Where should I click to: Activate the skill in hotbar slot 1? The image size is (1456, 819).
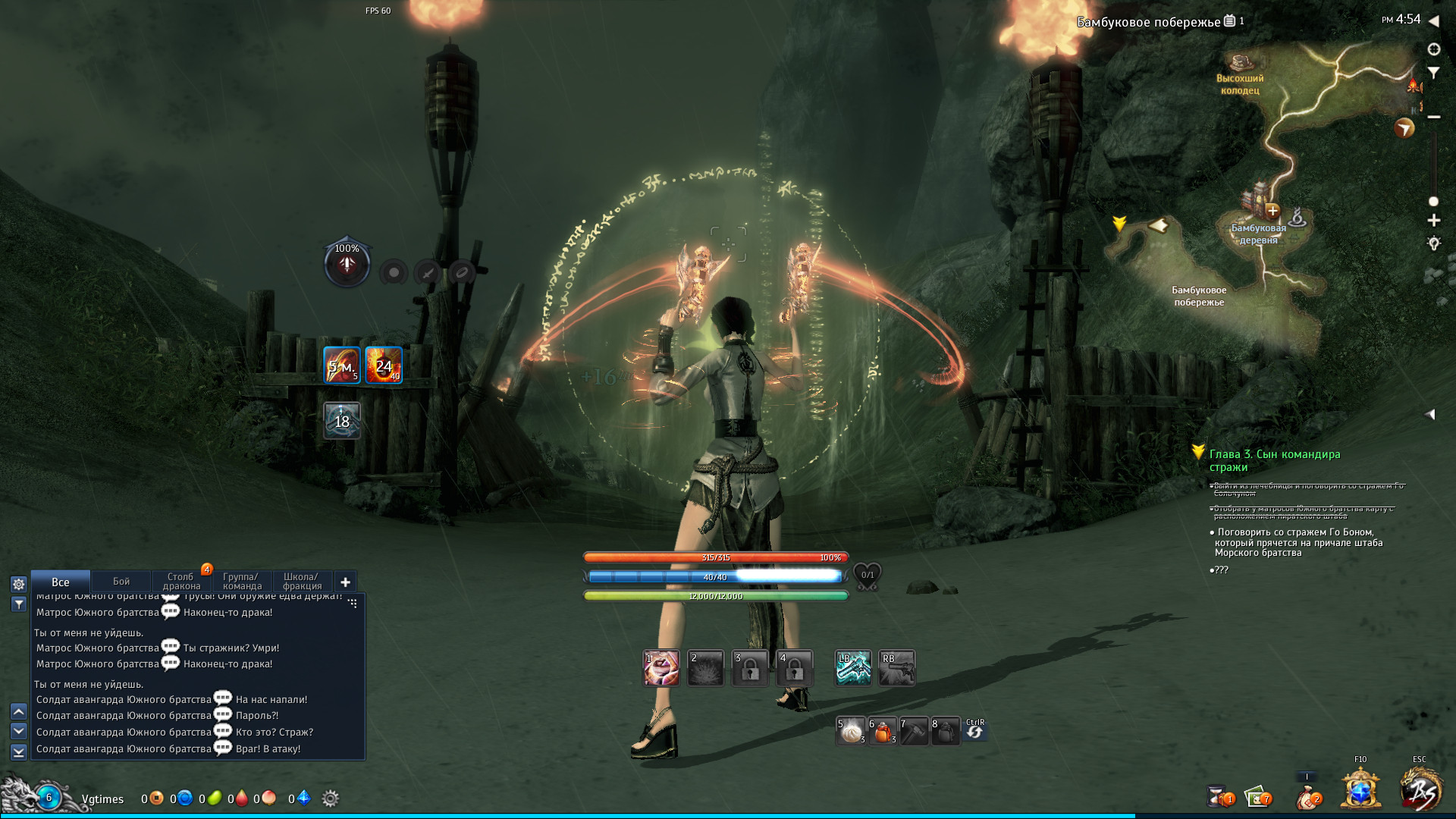(661, 669)
